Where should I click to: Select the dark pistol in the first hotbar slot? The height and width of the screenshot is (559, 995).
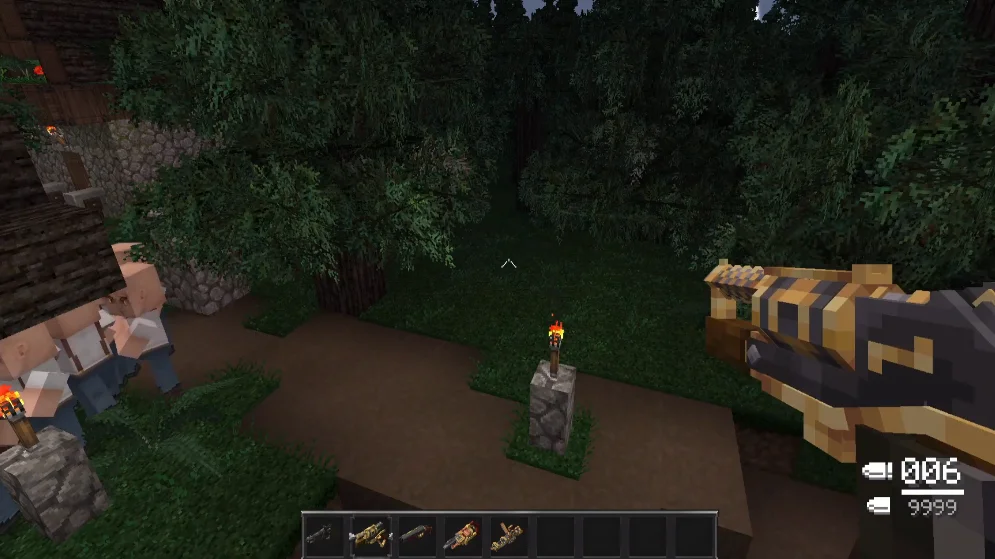tap(322, 533)
